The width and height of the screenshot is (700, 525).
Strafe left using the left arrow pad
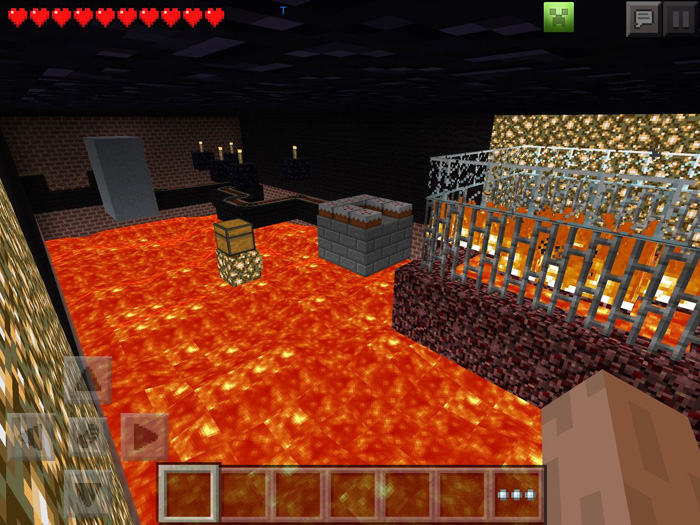click(x=31, y=436)
